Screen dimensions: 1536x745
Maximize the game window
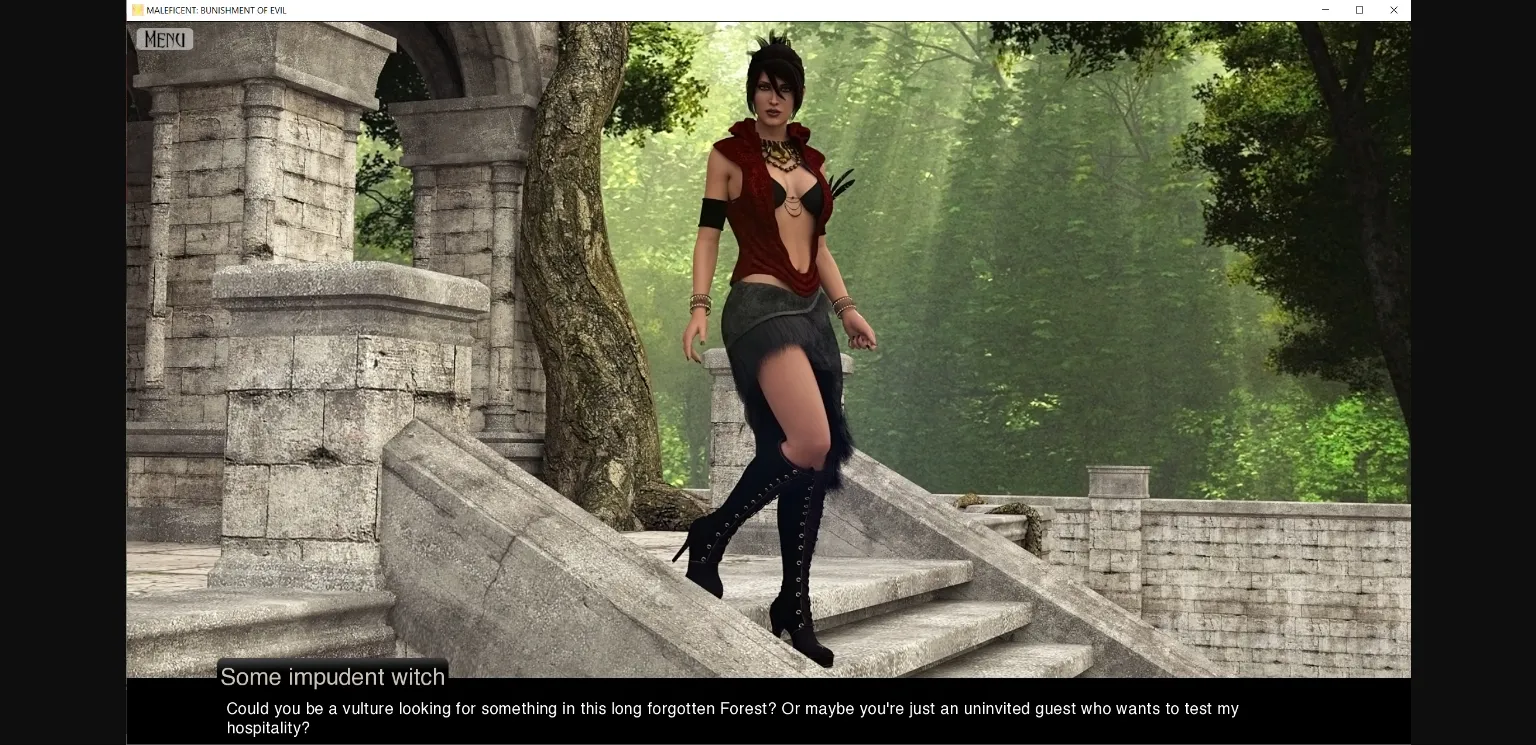(1359, 10)
